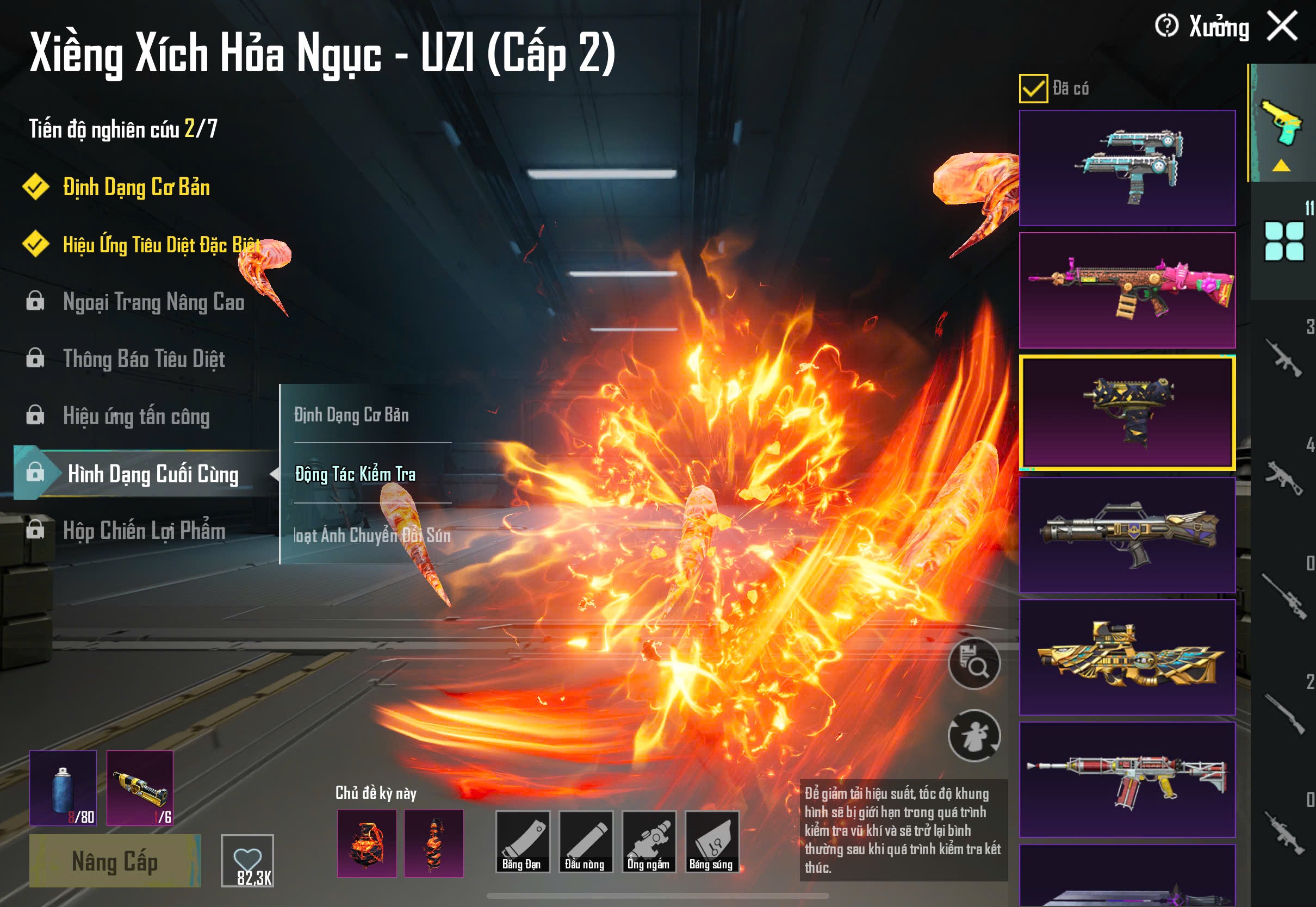Toggle the Đã có owned filter checkbox

point(1033,89)
